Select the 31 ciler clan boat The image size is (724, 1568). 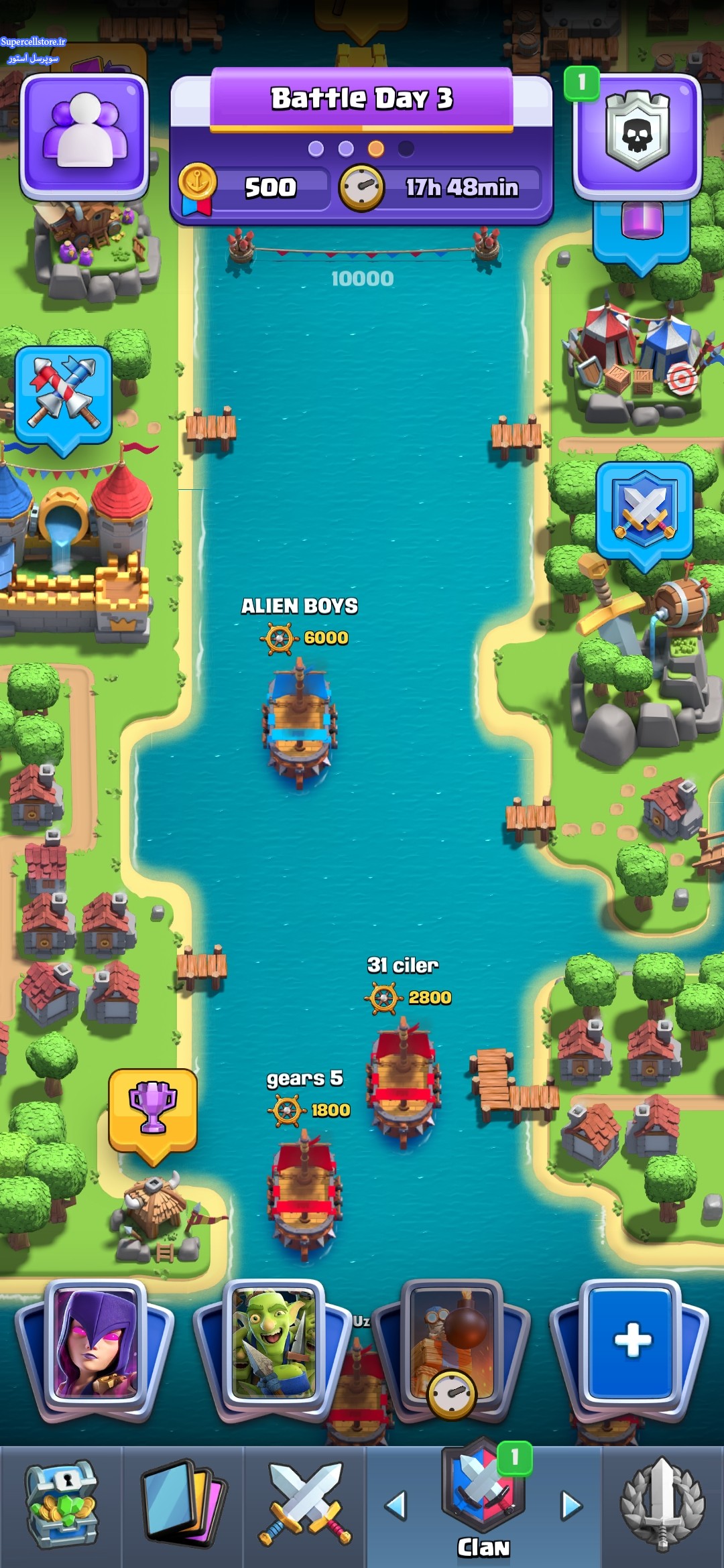(404, 1079)
